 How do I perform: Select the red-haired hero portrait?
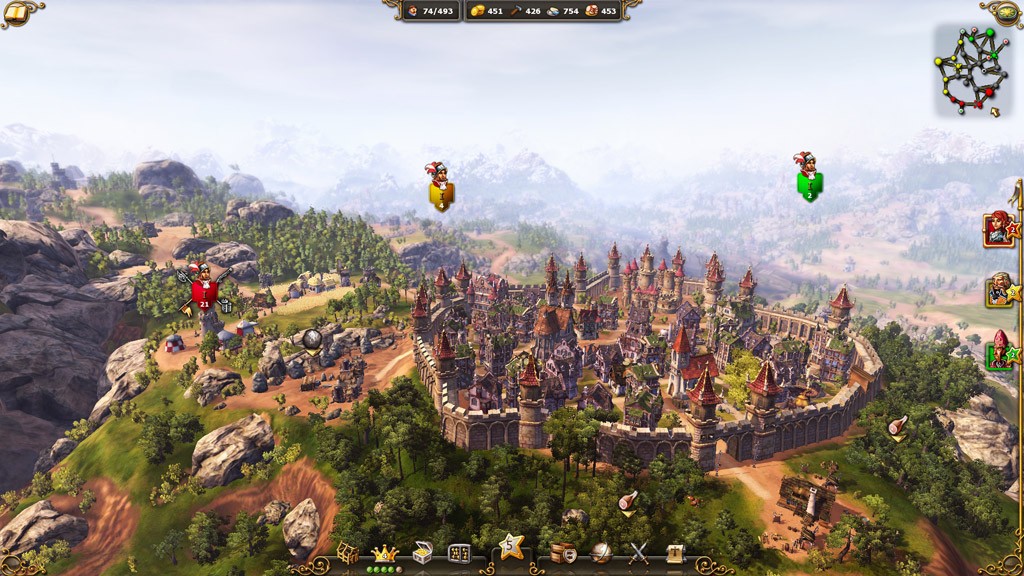click(x=999, y=229)
